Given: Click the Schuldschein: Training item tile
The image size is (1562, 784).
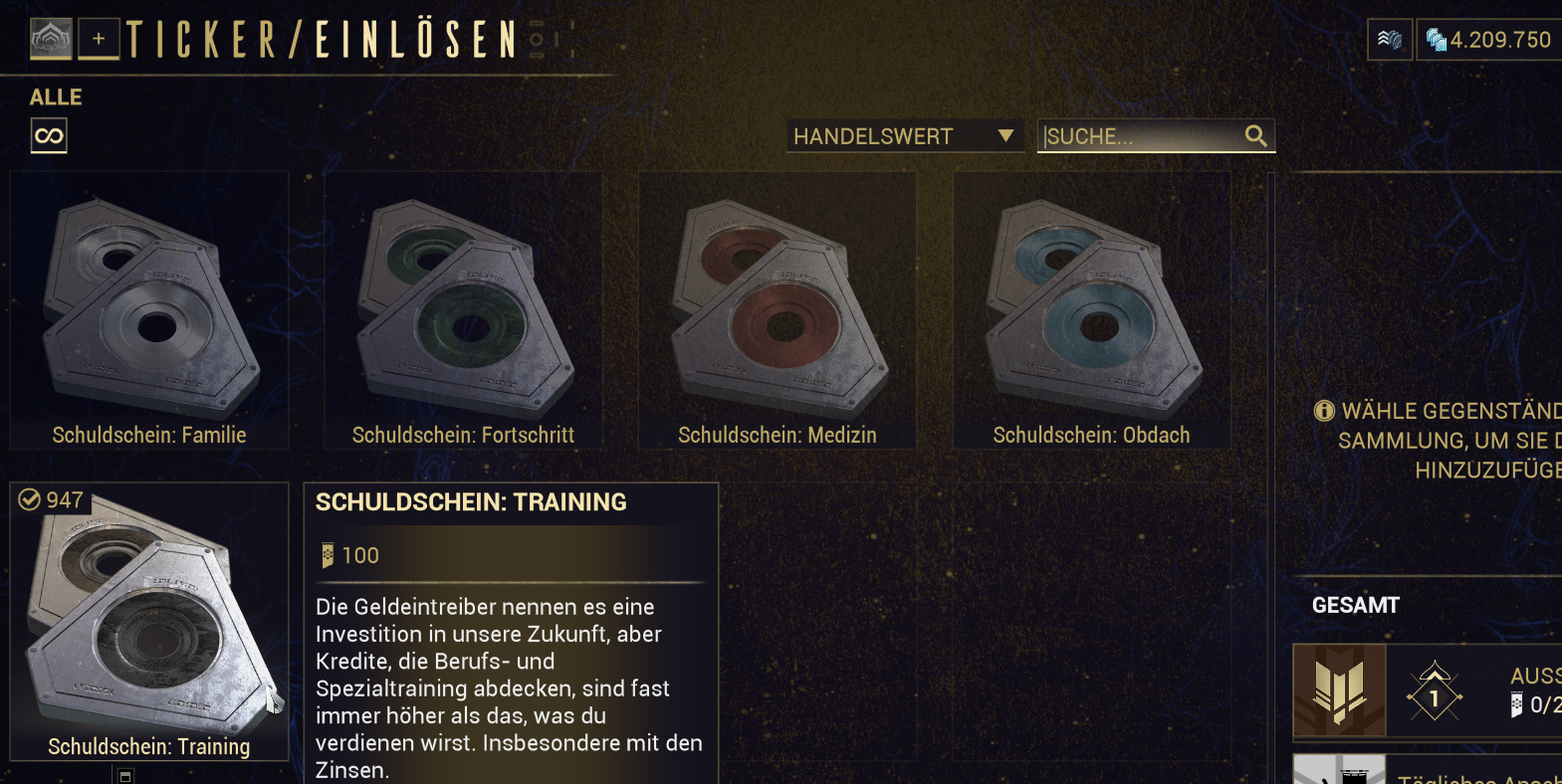Looking at the screenshot, I should (149, 622).
